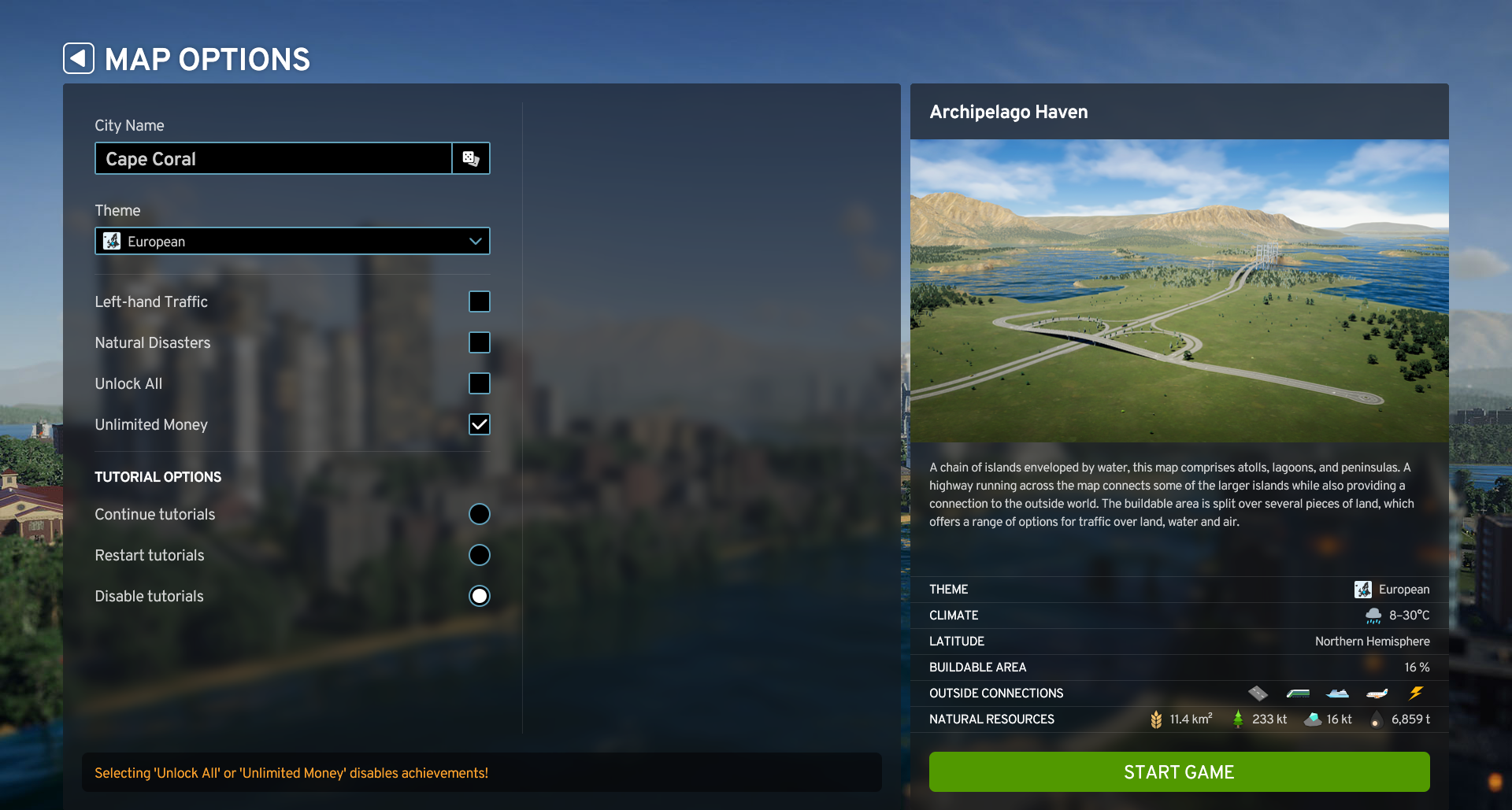Click the climate rain icon next to 8–30°C
The width and height of the screenshot is (1512, 810).
pos(1373,615)
